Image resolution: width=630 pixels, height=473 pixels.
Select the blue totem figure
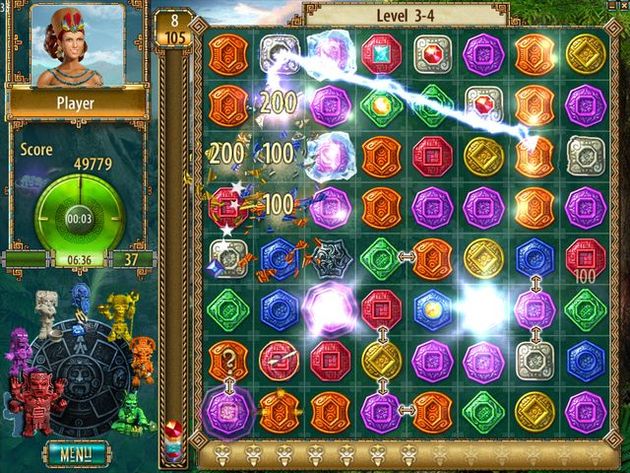(82, 298)
